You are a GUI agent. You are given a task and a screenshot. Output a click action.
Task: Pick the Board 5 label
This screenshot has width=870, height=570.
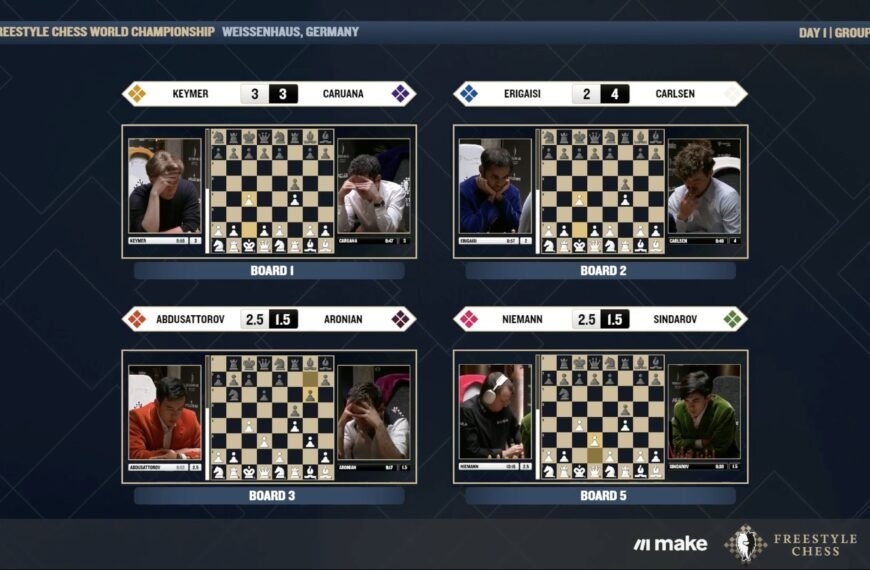coord(600,495)
